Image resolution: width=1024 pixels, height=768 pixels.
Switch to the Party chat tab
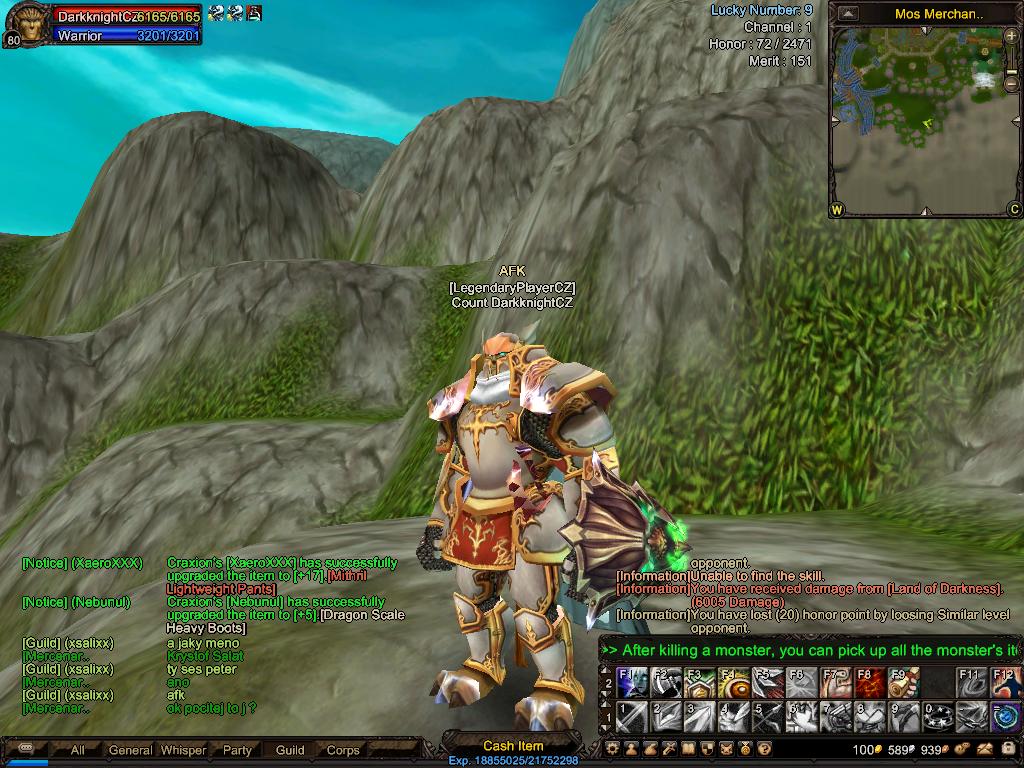click(x=237, y=750)
